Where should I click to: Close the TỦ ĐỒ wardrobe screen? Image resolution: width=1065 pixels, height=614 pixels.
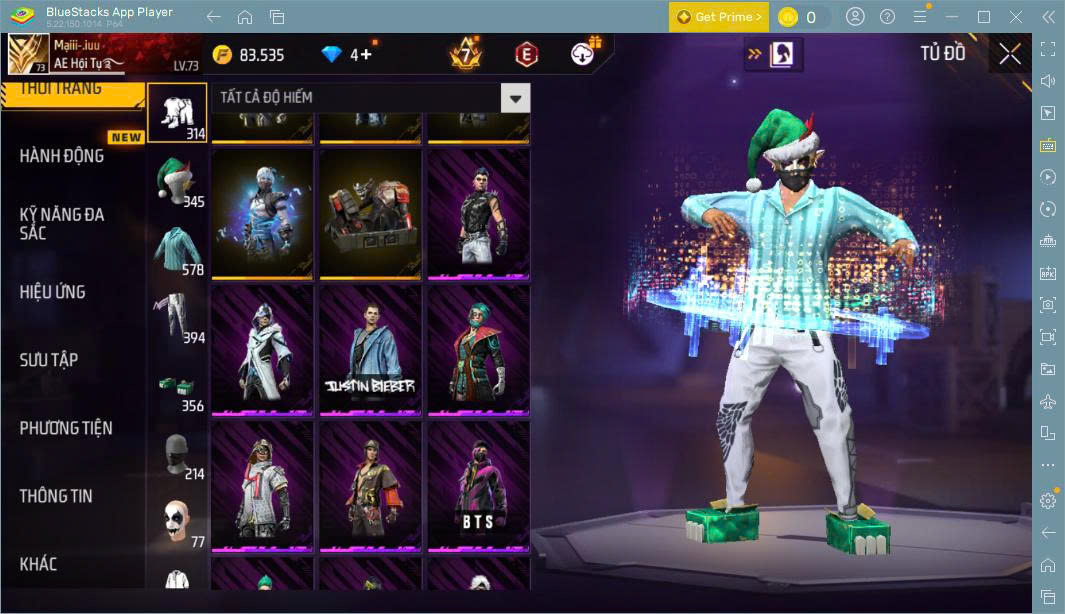tap(1010, 54)
